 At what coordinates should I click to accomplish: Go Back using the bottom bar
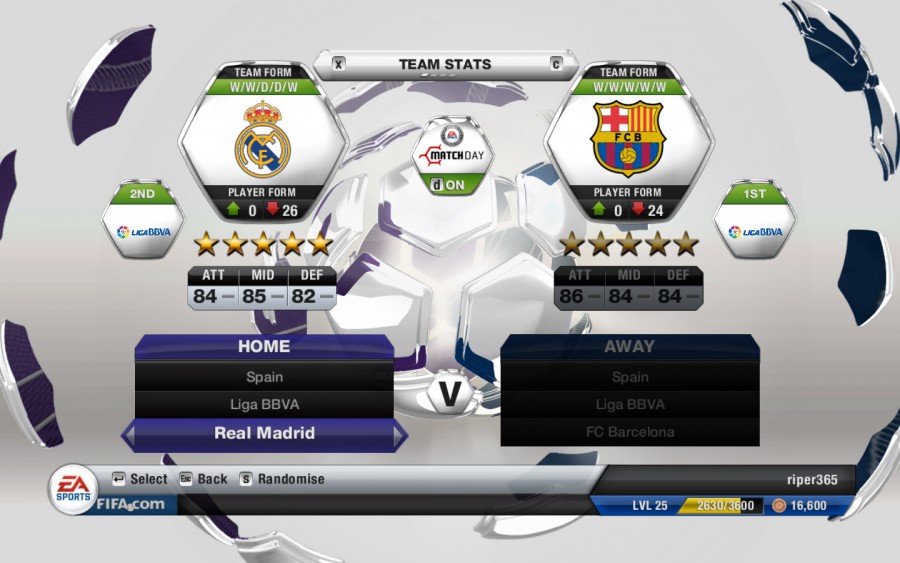pos(203,479)
